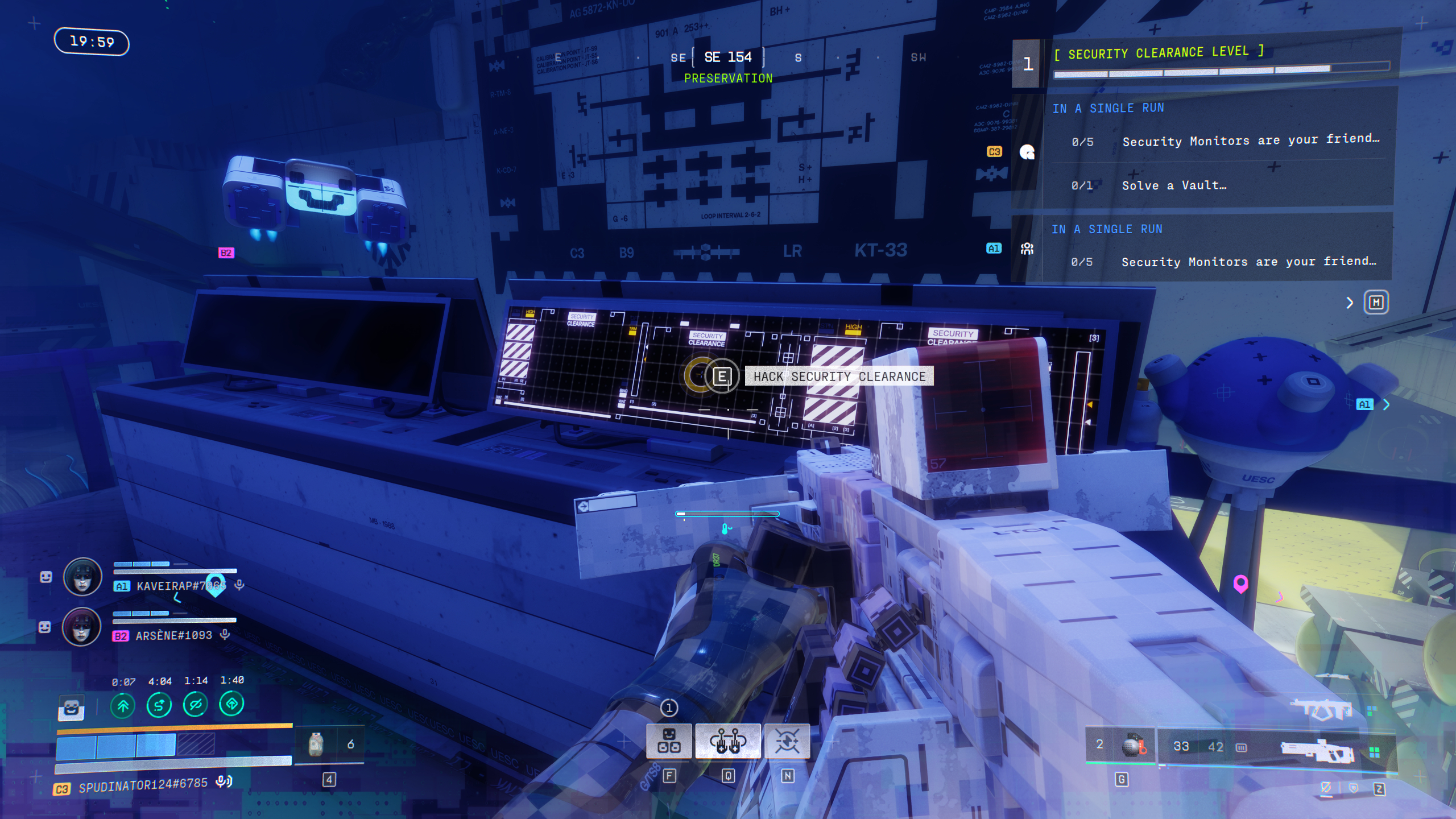Select the robot companion gadget icon bound to F

(669, 741)
